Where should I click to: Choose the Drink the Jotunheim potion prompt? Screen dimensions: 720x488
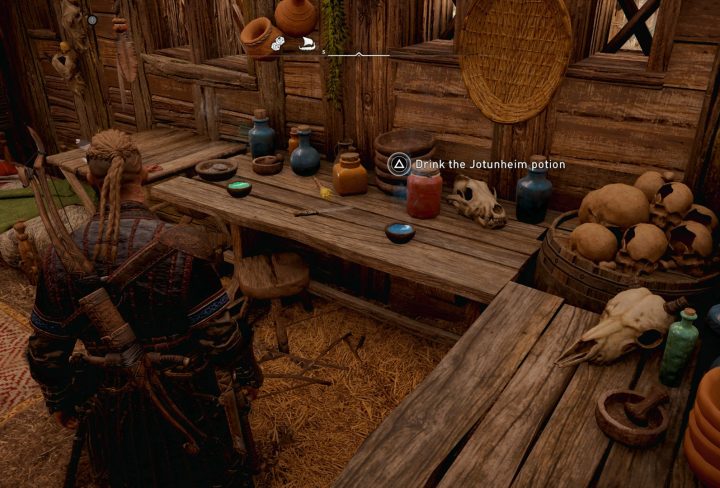(478, 164)
